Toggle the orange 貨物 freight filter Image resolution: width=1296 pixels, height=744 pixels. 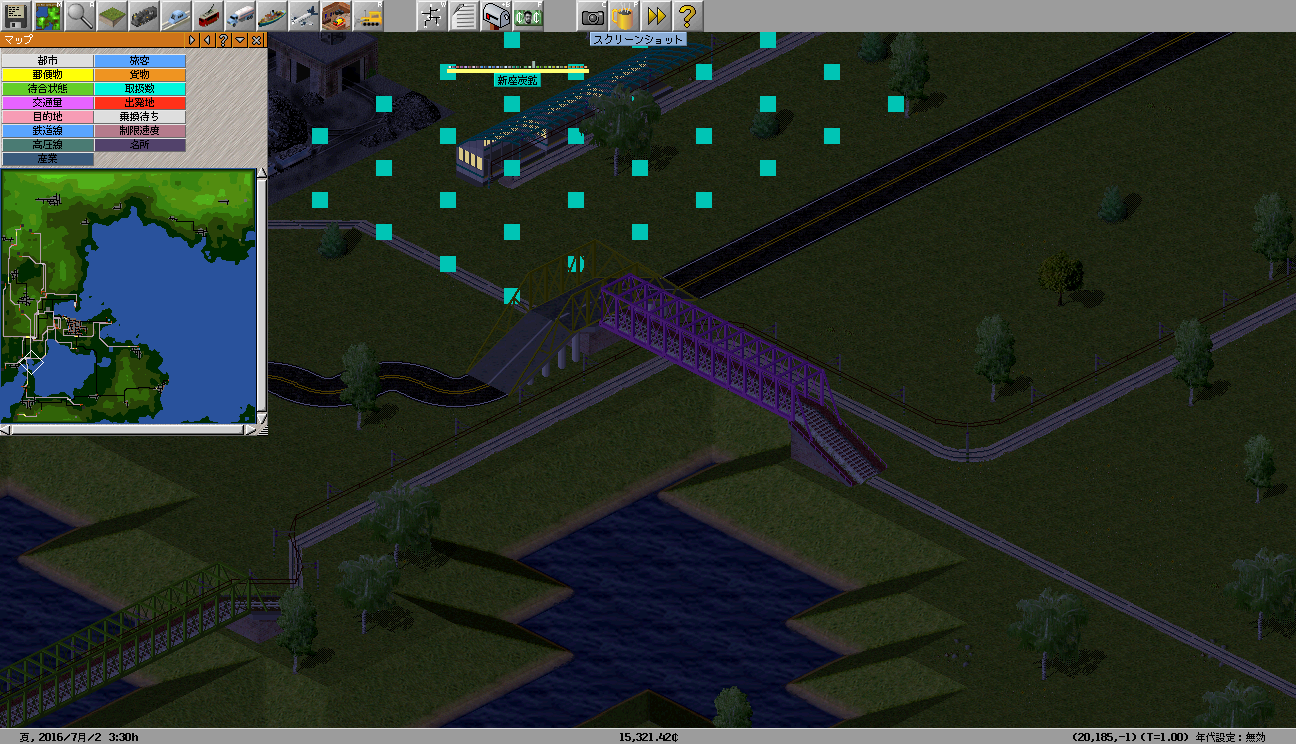pos(140,75)
